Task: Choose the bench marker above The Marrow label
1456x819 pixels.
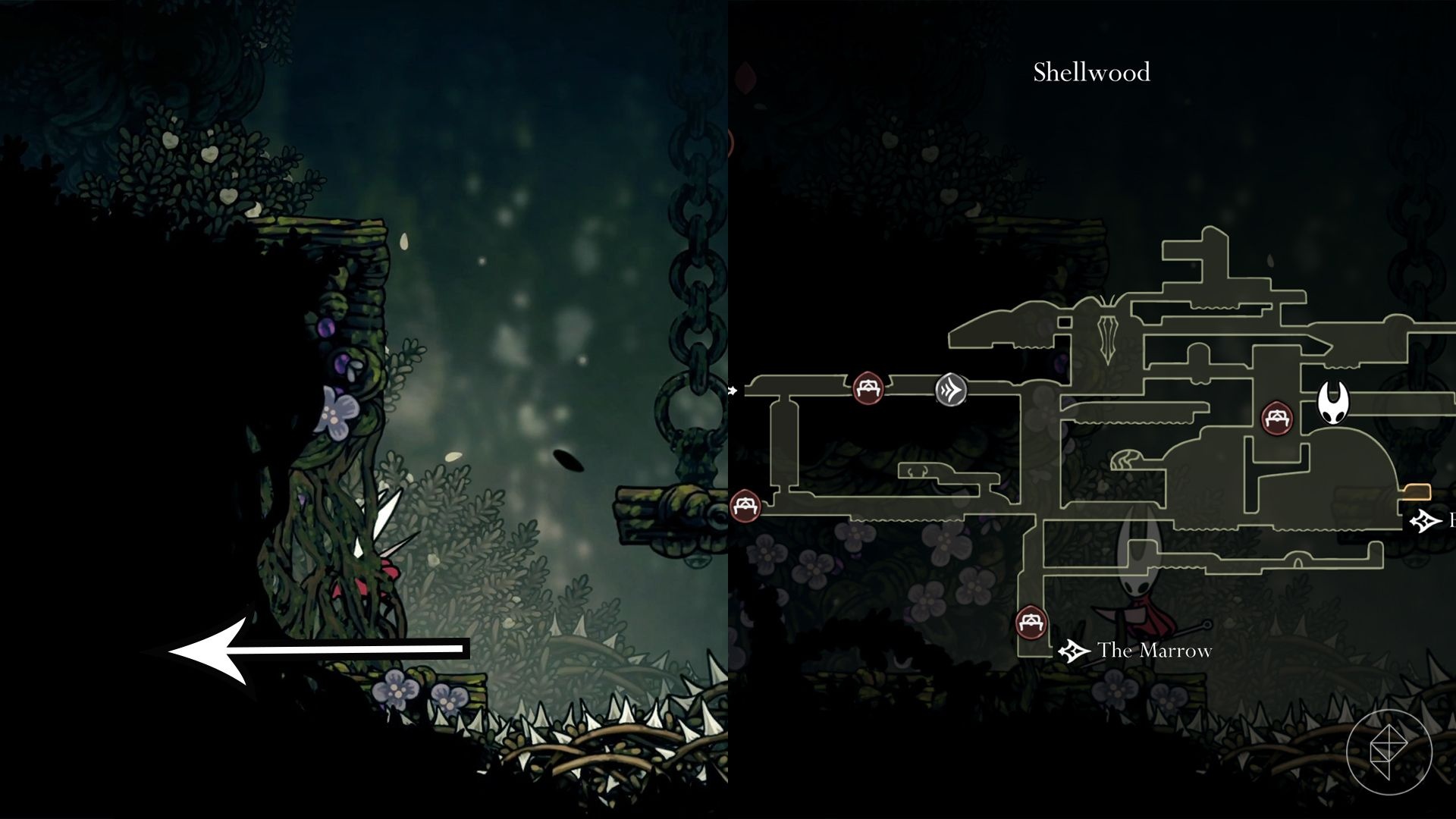Action: [1031, 623]
